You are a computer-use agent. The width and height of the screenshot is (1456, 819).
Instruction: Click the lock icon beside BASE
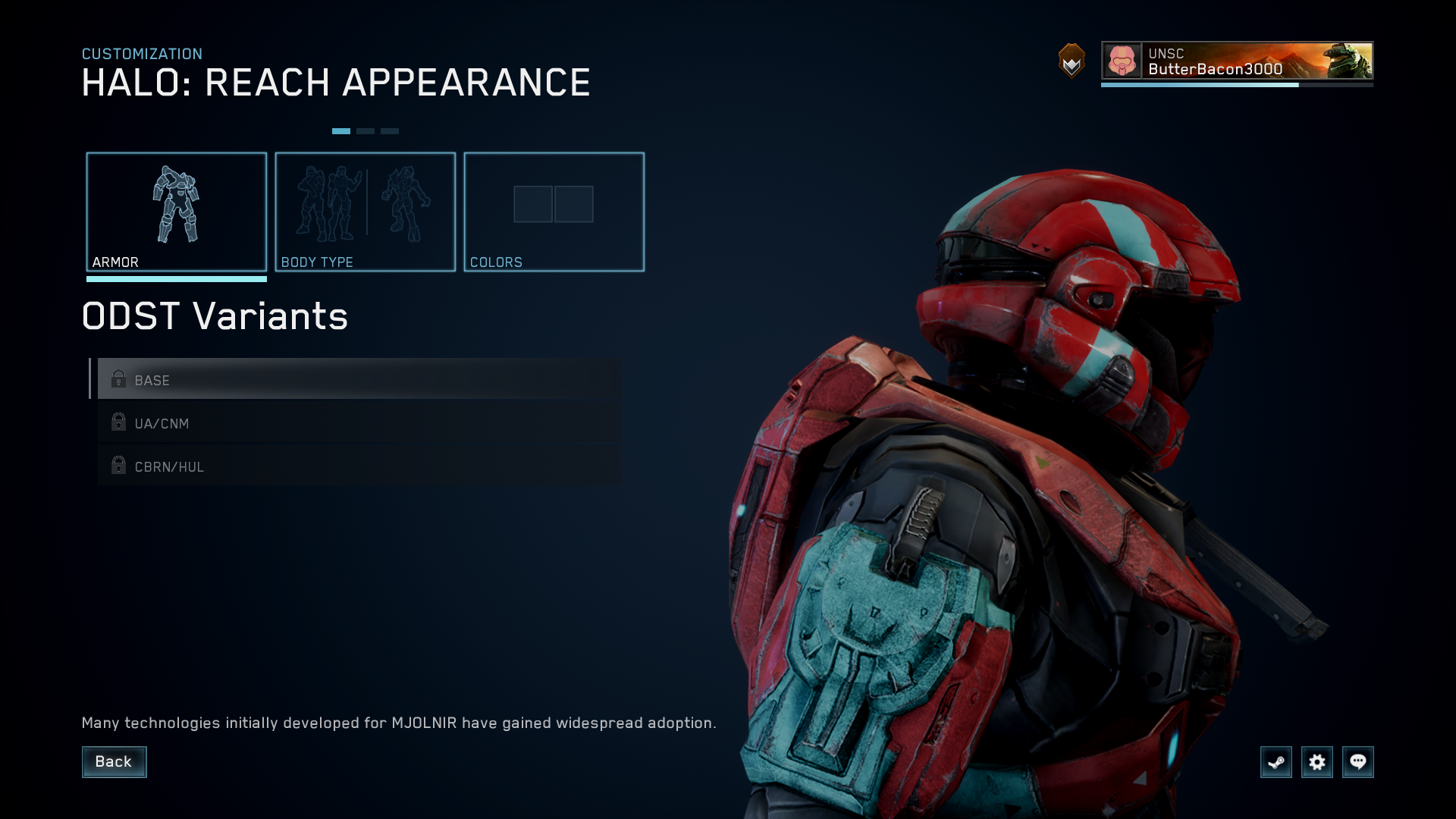(x=119, y=379)
